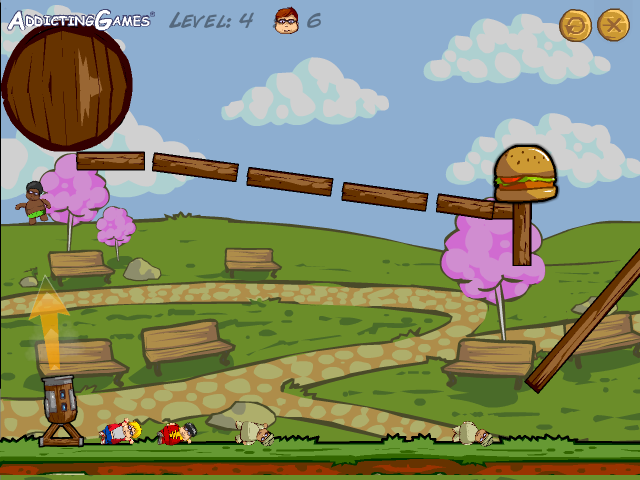
Task: Restart the level with the circular arrow button
Action: pos(575,24)
